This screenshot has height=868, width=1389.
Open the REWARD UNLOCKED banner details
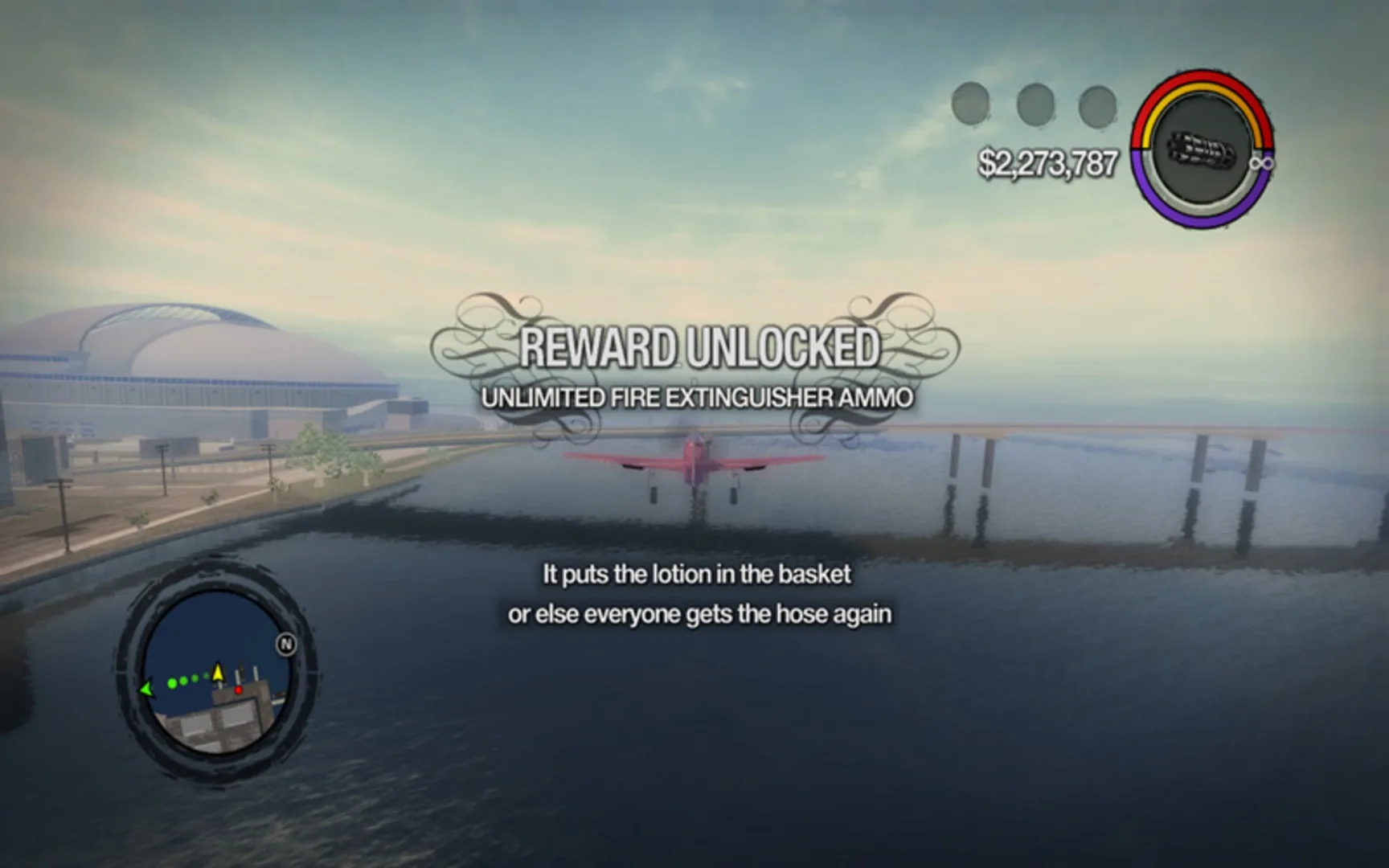click(703, 347)
